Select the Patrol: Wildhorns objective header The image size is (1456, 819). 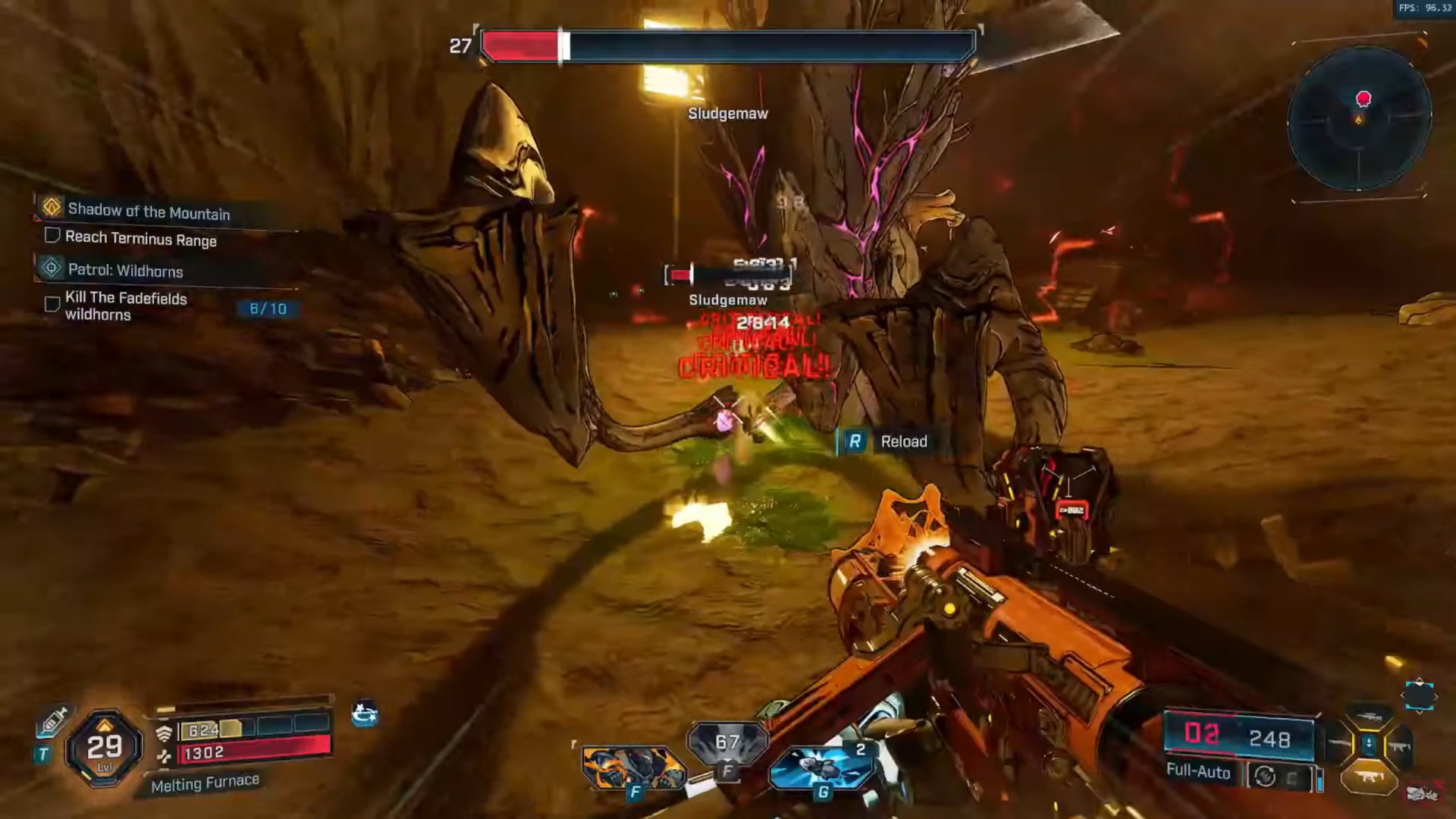coord(125,270)
